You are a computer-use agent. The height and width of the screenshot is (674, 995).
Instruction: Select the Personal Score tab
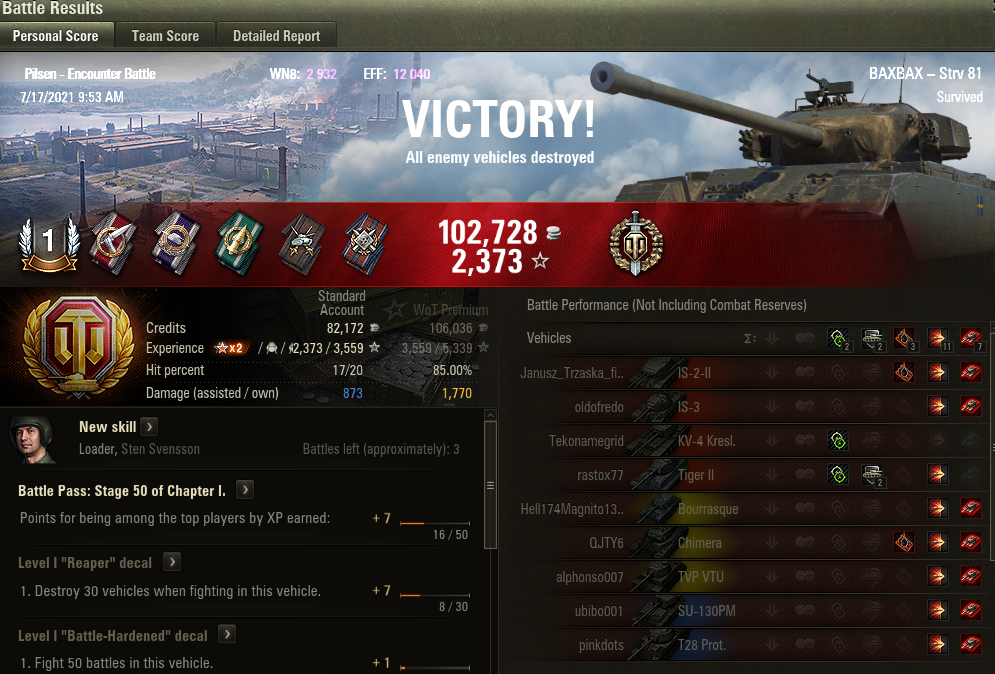tap(55, 36)
